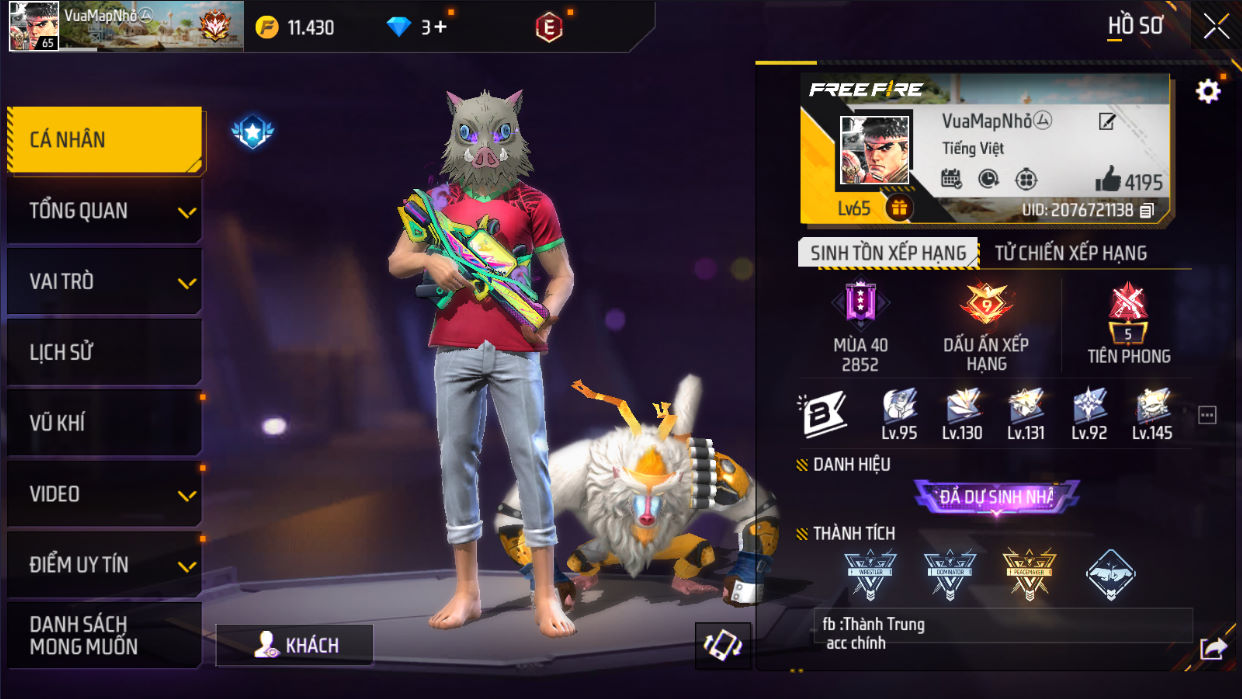Expand the Video section

pyautogui.click(x=104, y=494)
